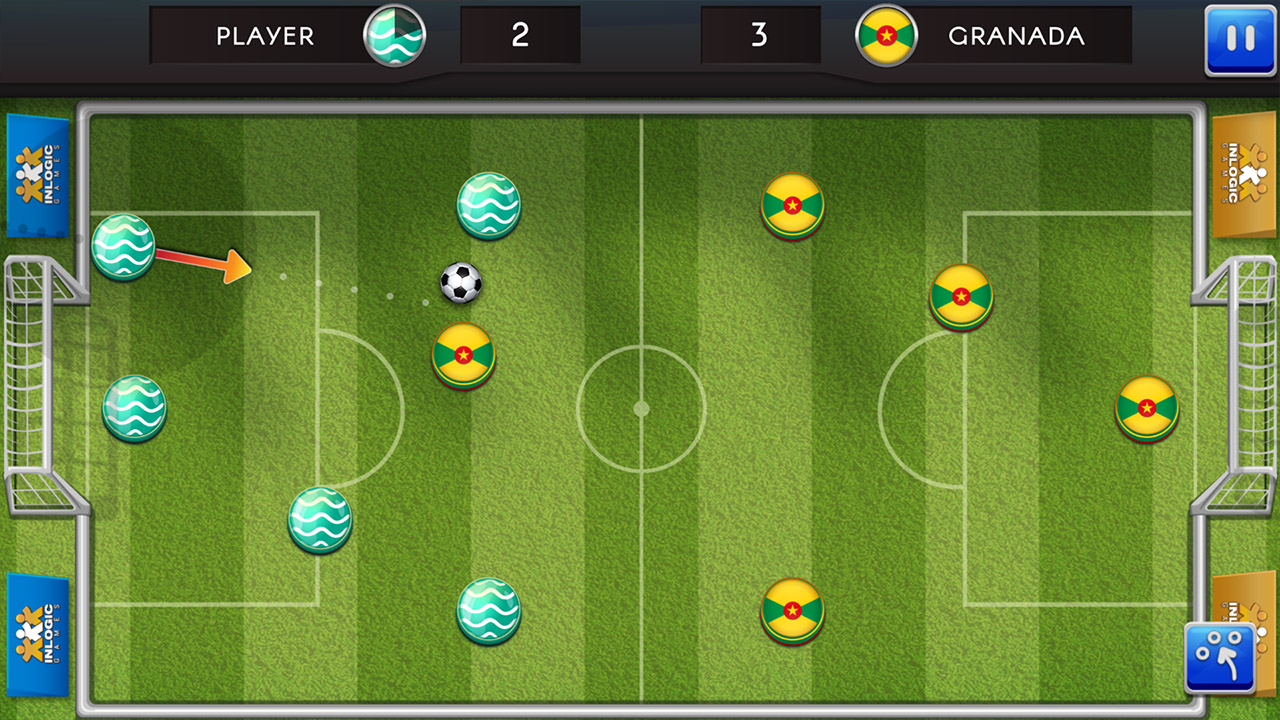
Task: Open the Inlogic Games banner top-left
Action: click(39, 175)
